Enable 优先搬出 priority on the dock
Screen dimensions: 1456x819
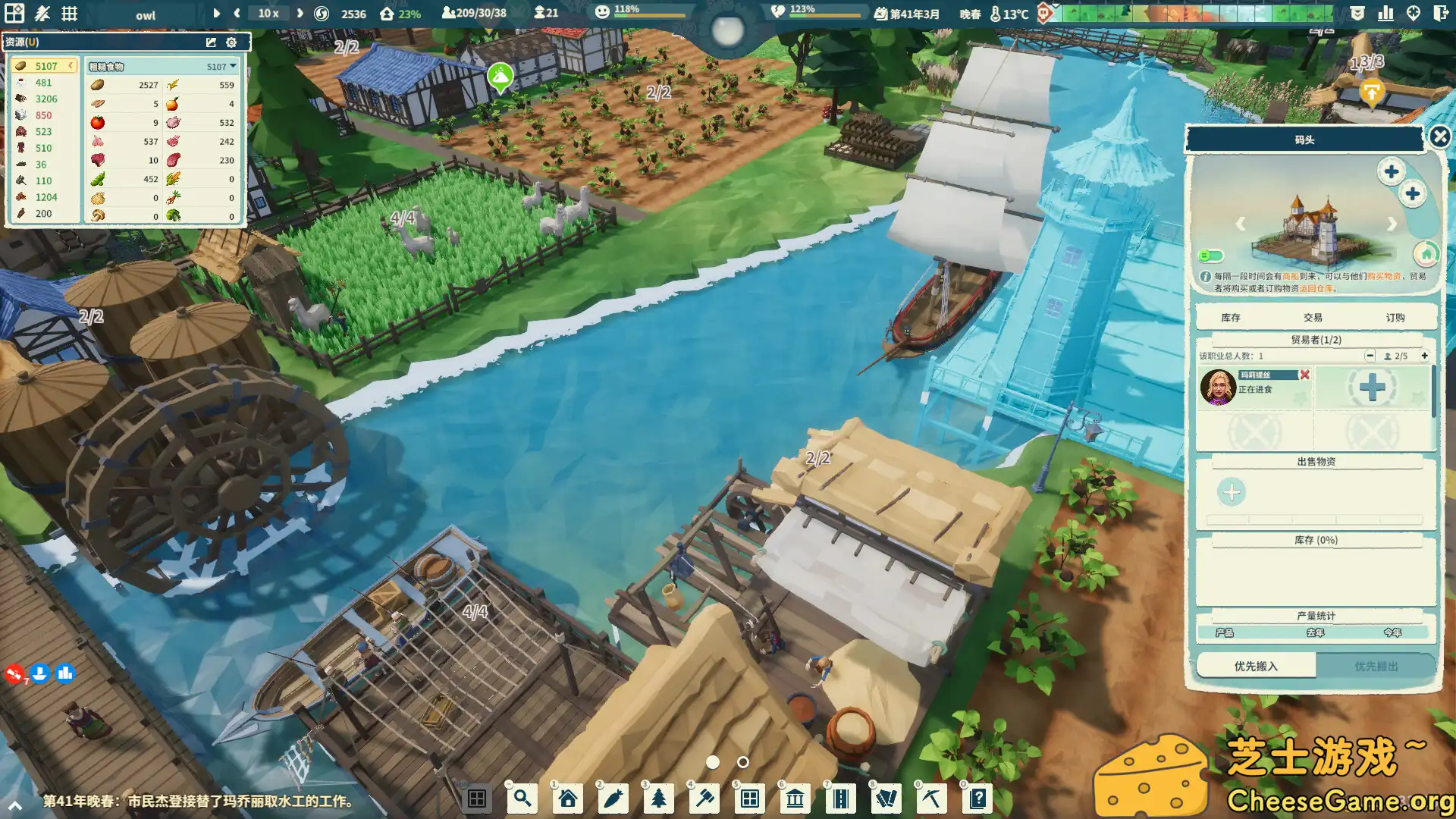pos(1376,665)
